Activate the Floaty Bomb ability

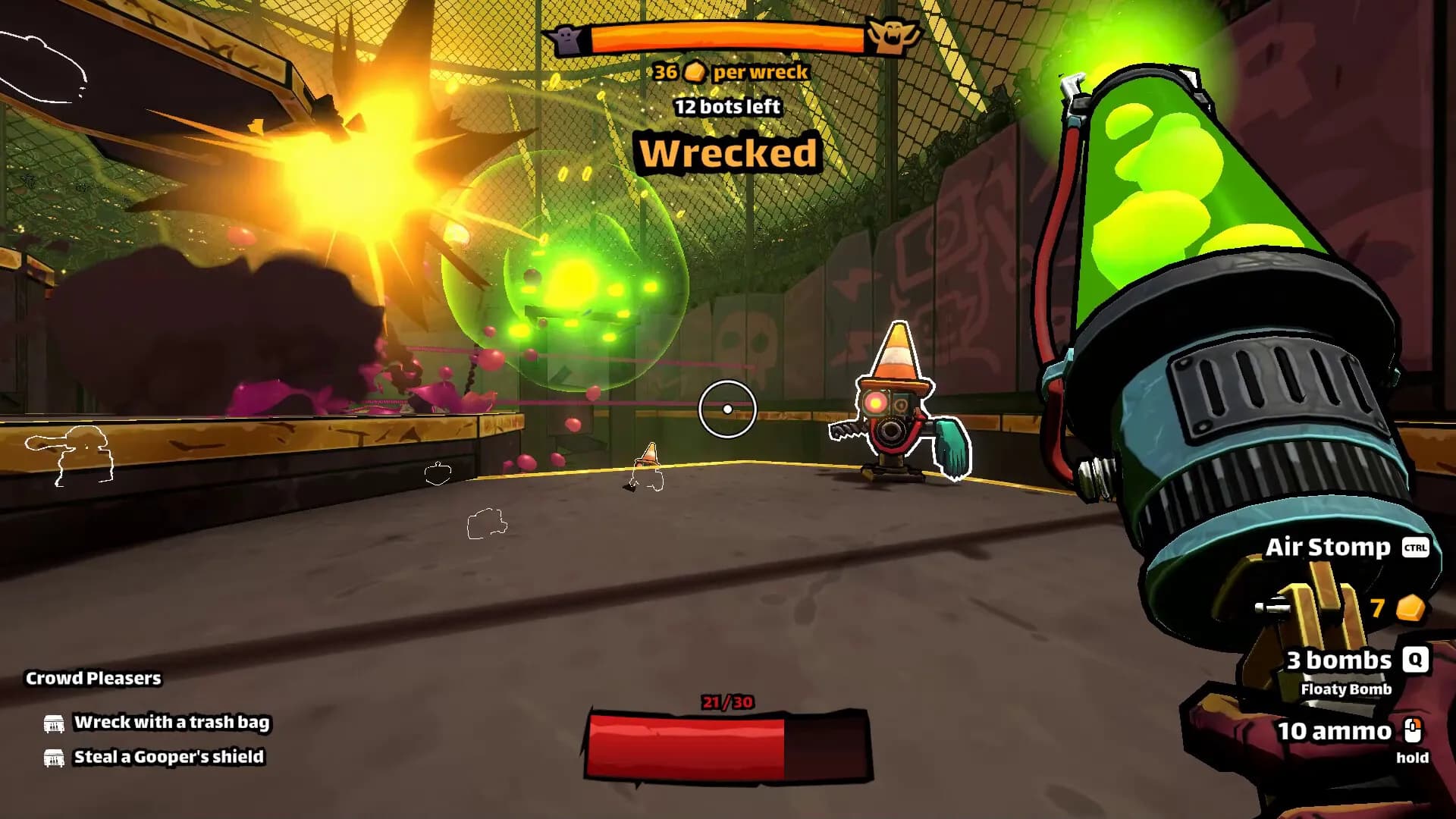pyautogui.click(x=1345, y=689)
